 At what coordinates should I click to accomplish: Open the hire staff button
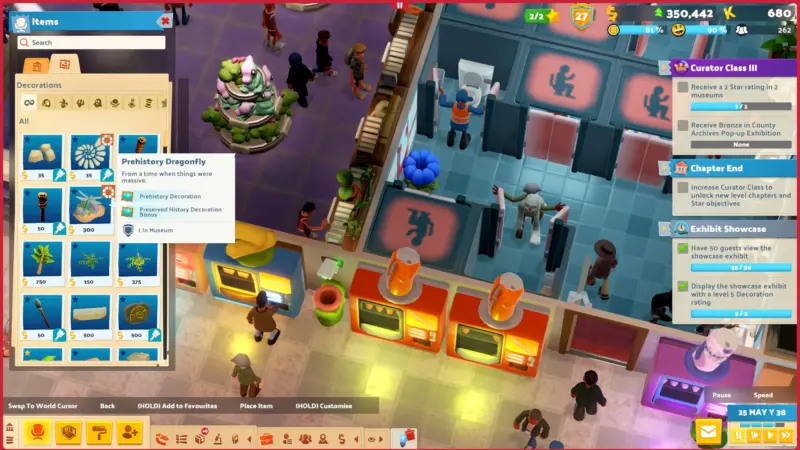[x=129, y=432]
